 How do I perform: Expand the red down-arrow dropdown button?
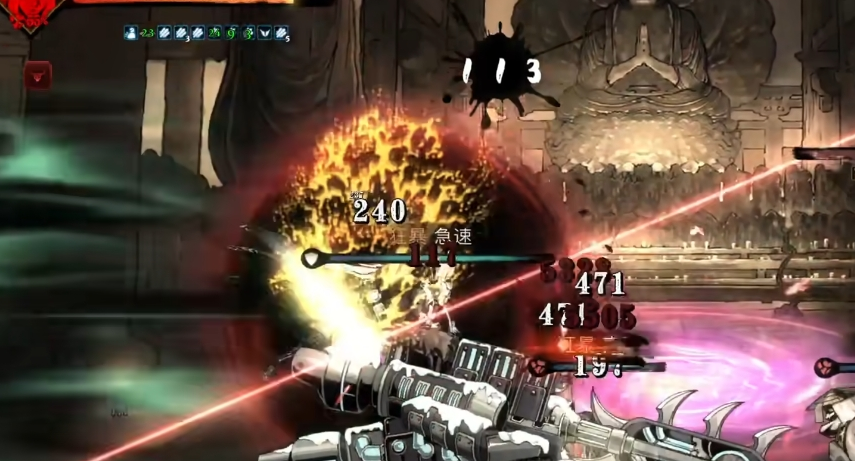[38, 74]
